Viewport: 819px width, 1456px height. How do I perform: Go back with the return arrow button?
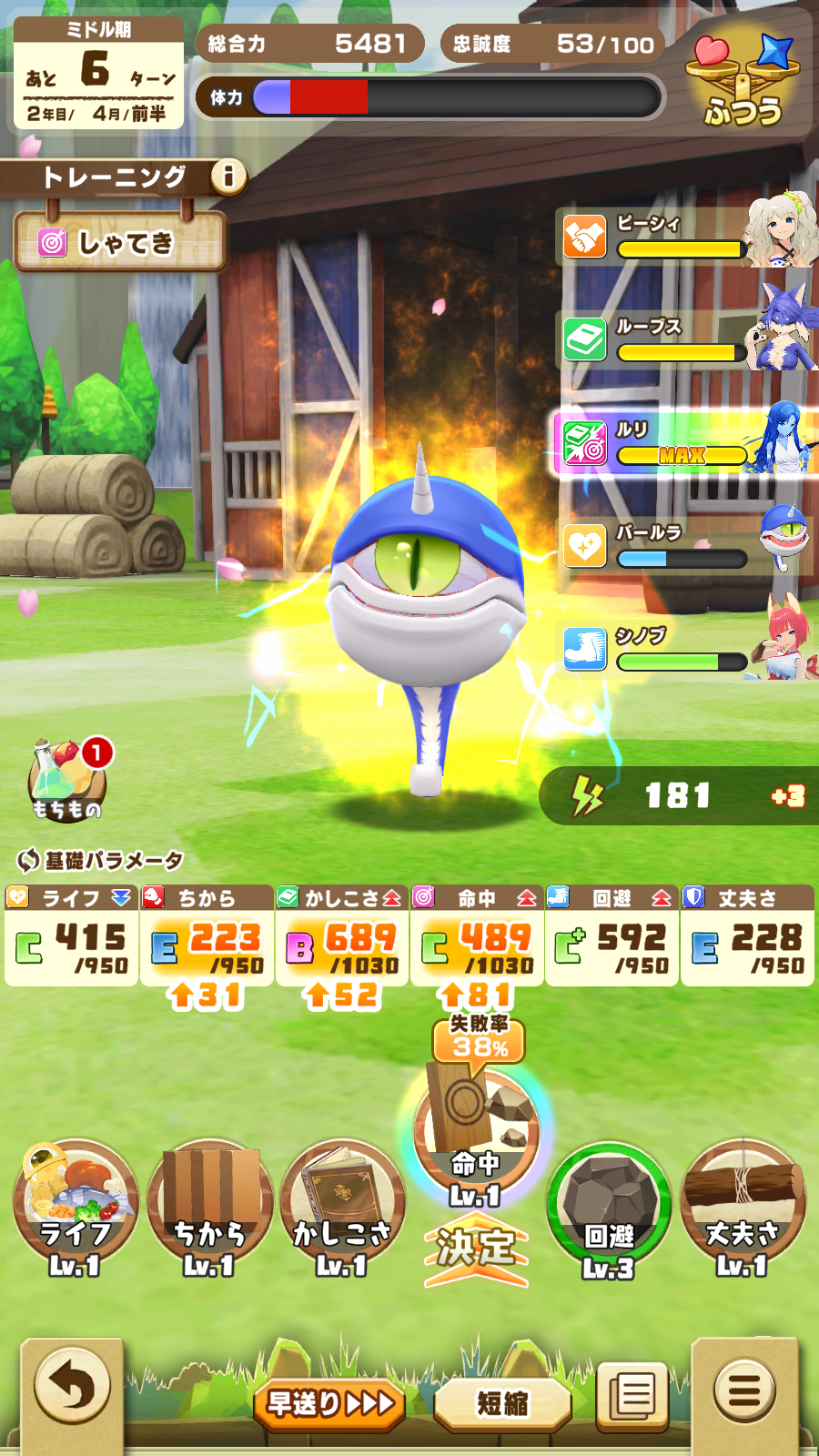point(71,1388)
